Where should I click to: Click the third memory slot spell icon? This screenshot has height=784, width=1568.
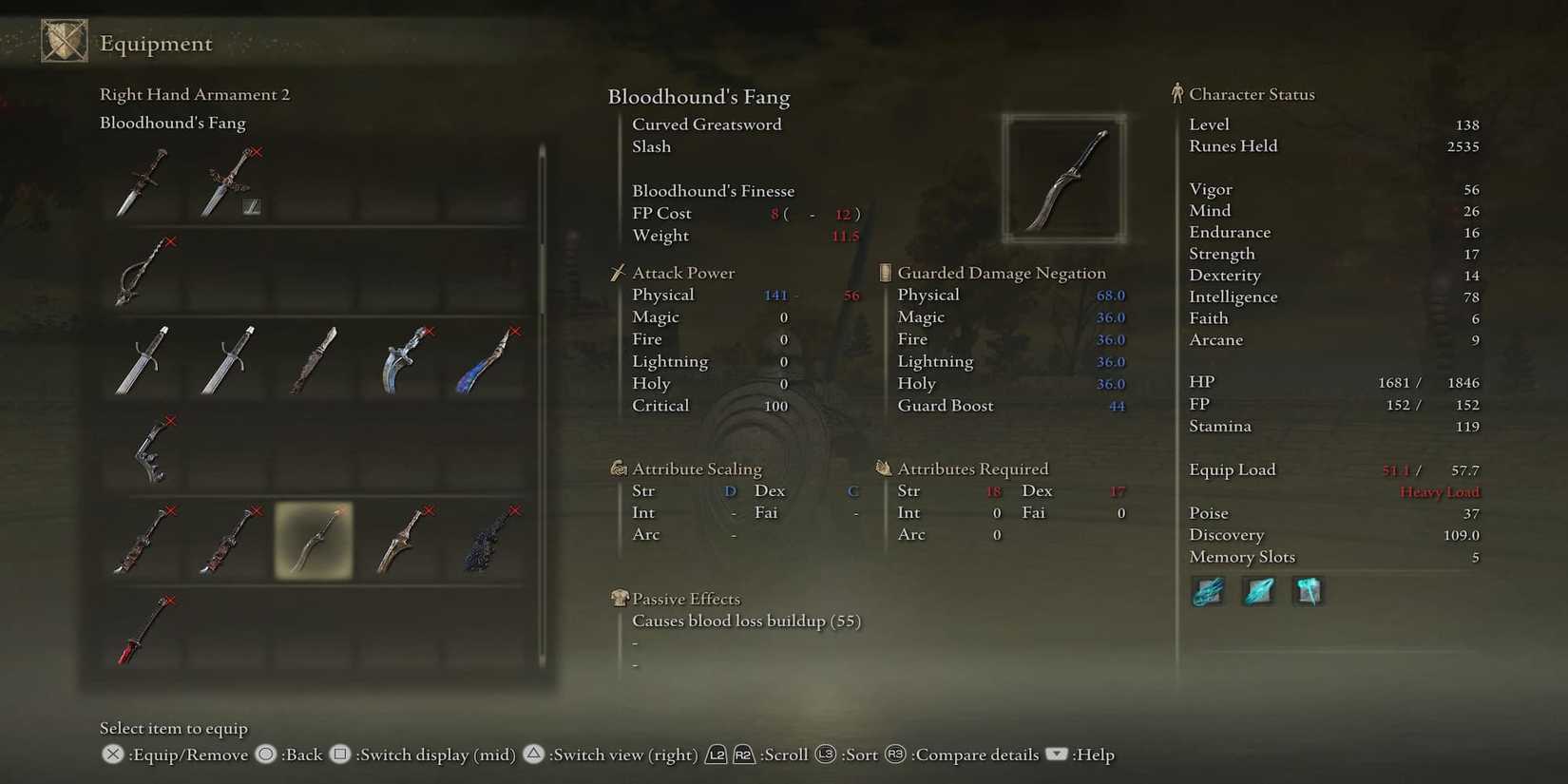(1308, 591)
